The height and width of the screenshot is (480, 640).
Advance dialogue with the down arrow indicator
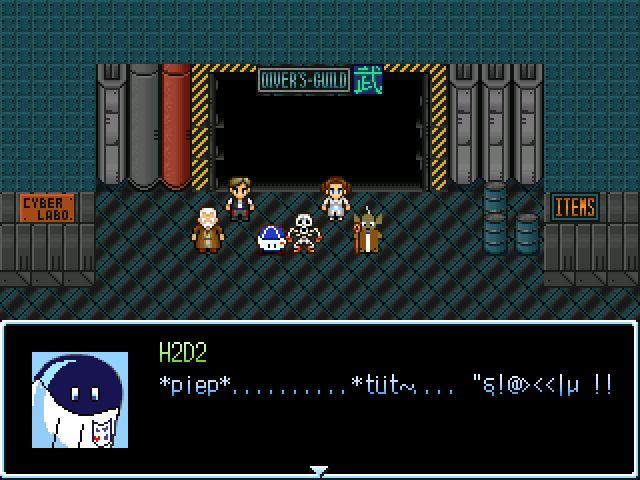(319, 470)
